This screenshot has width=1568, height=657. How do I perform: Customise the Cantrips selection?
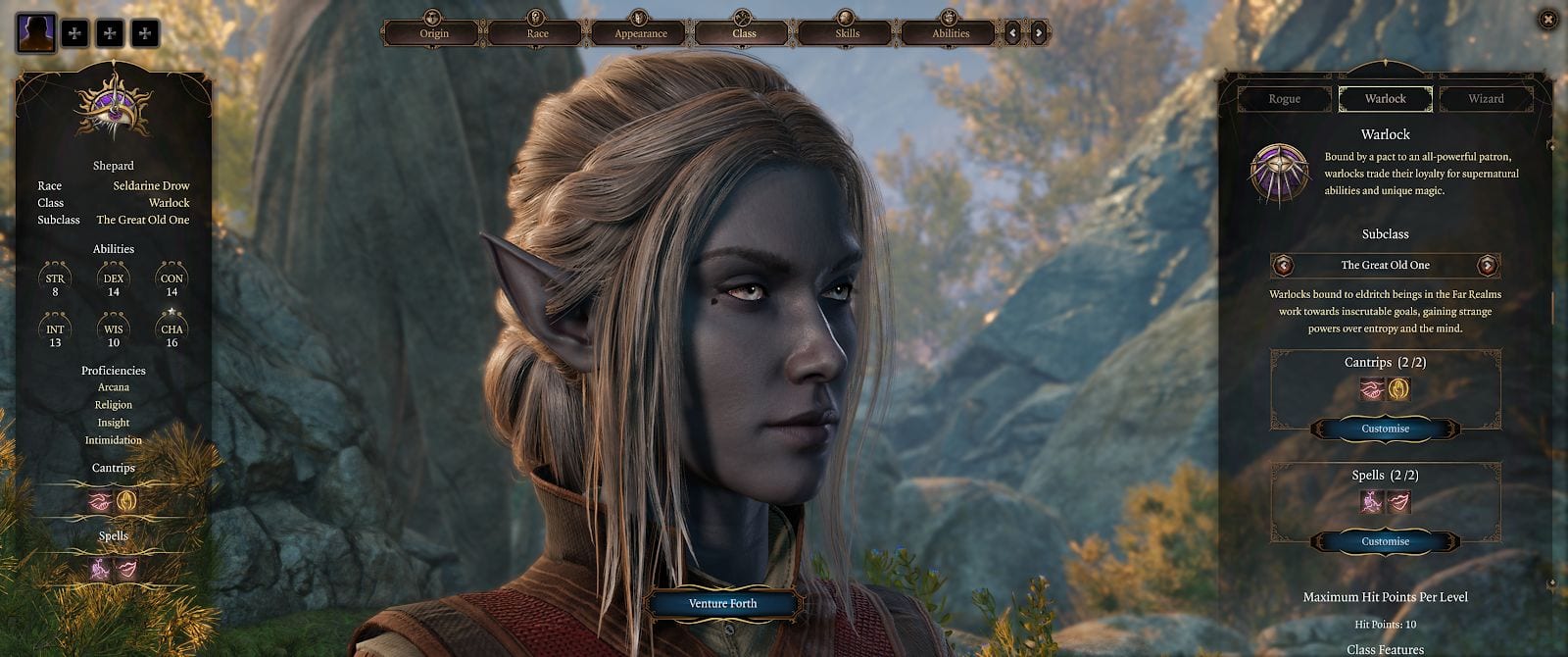(1385, 429)
